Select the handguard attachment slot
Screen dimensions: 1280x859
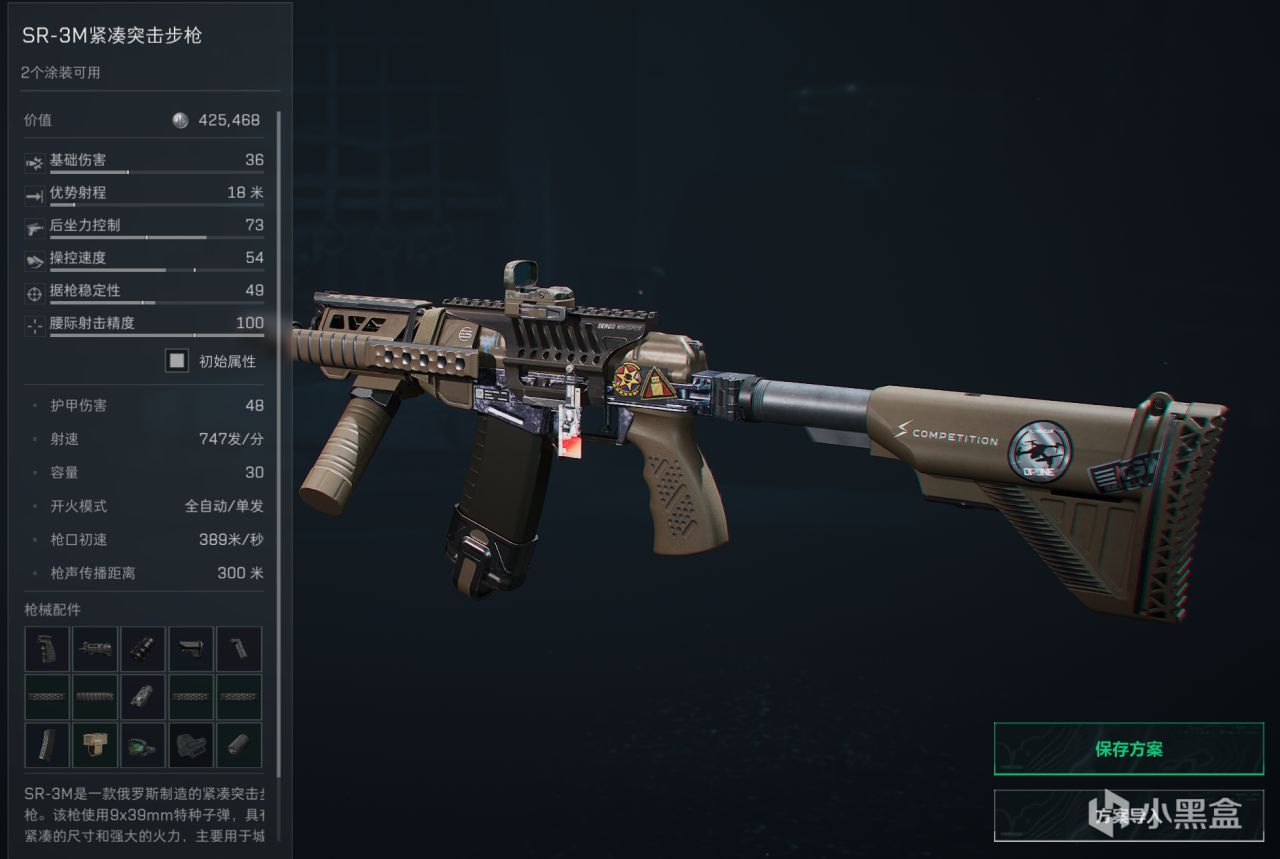click(95, 649)
